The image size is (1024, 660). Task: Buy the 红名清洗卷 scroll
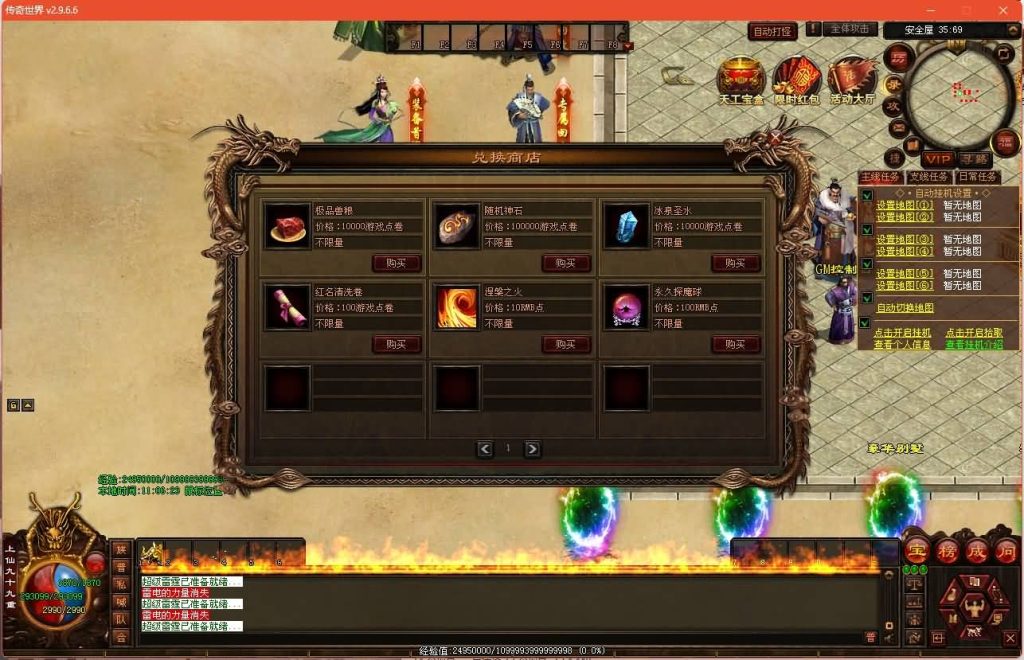396,344
